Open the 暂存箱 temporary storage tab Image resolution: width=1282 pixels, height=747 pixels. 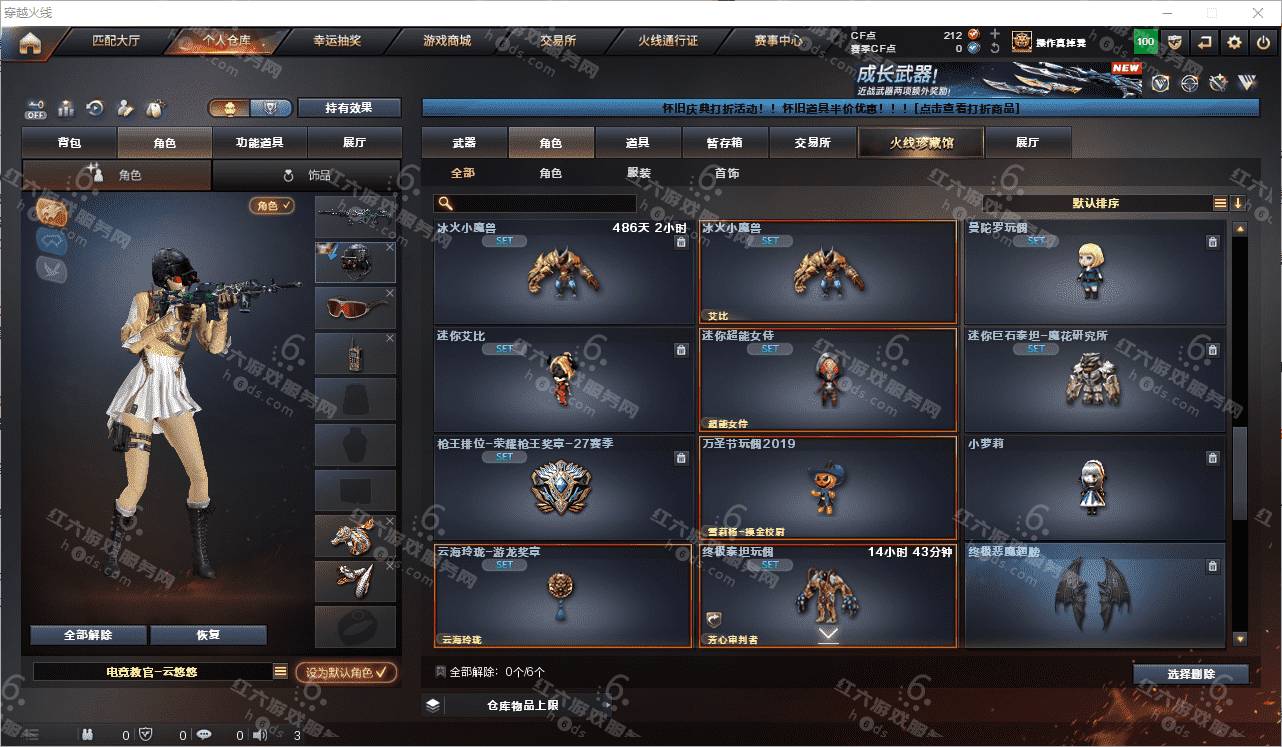[724, 143]
